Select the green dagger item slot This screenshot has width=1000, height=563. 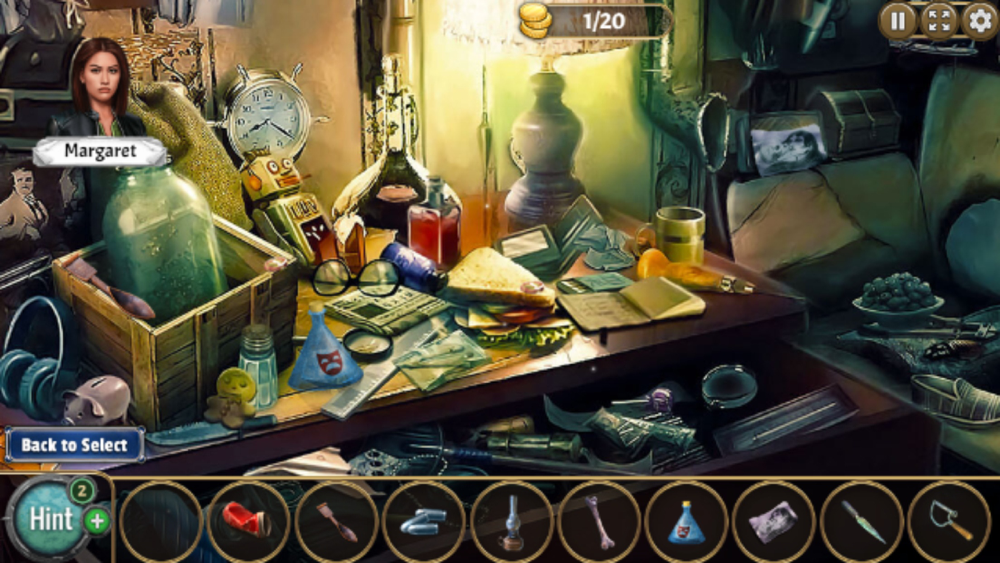tap(861, 522)
